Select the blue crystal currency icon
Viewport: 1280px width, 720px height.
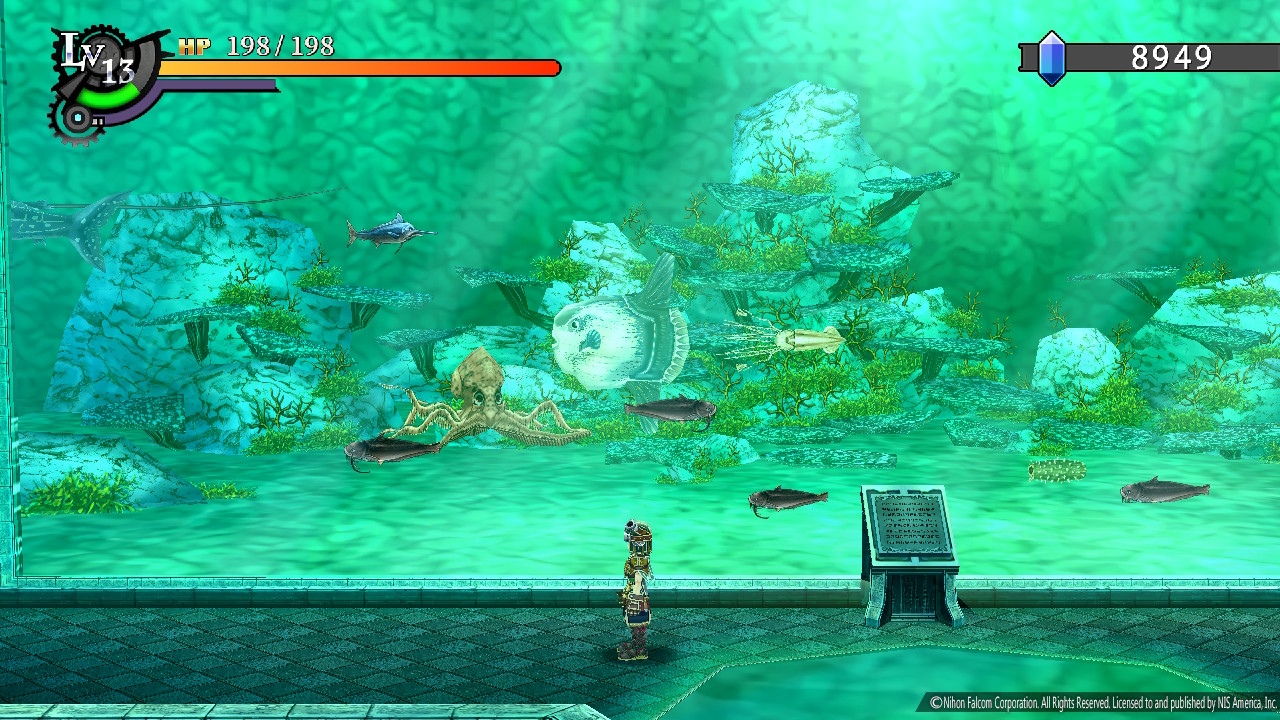(x=1051, y=58)
